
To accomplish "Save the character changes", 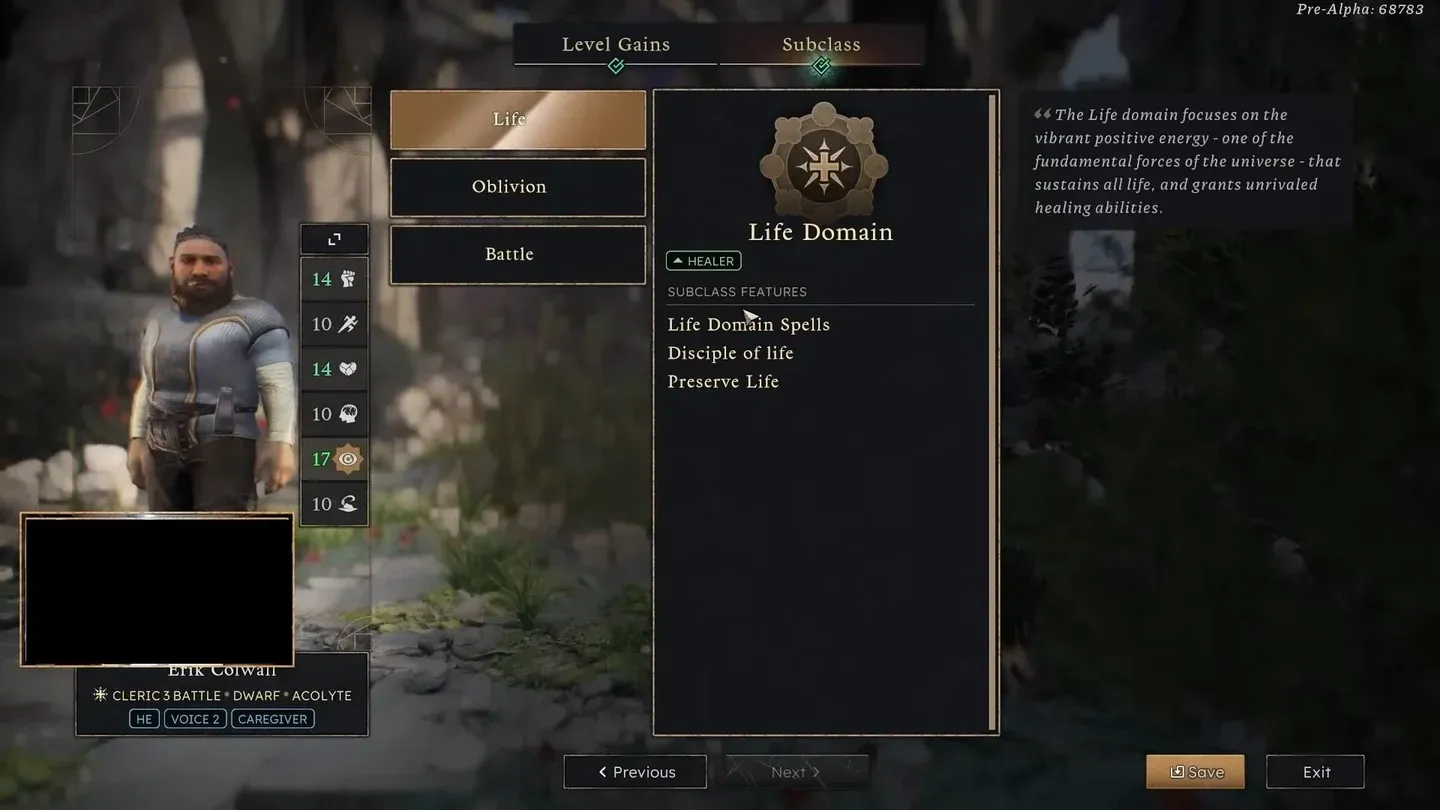I will pos(1195,772).
